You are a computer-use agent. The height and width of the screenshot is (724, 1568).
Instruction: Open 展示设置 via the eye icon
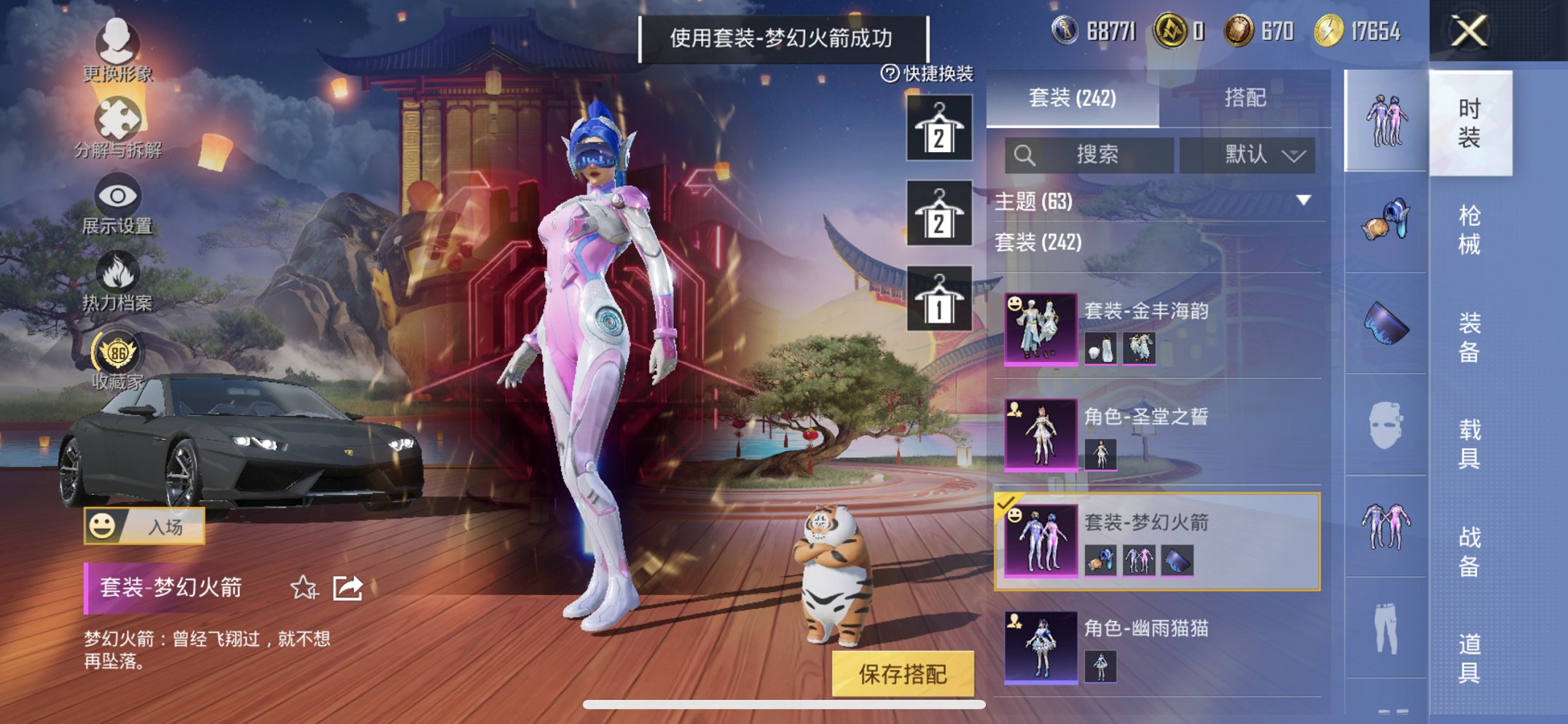pyautogui.click(x=119, y=195)
